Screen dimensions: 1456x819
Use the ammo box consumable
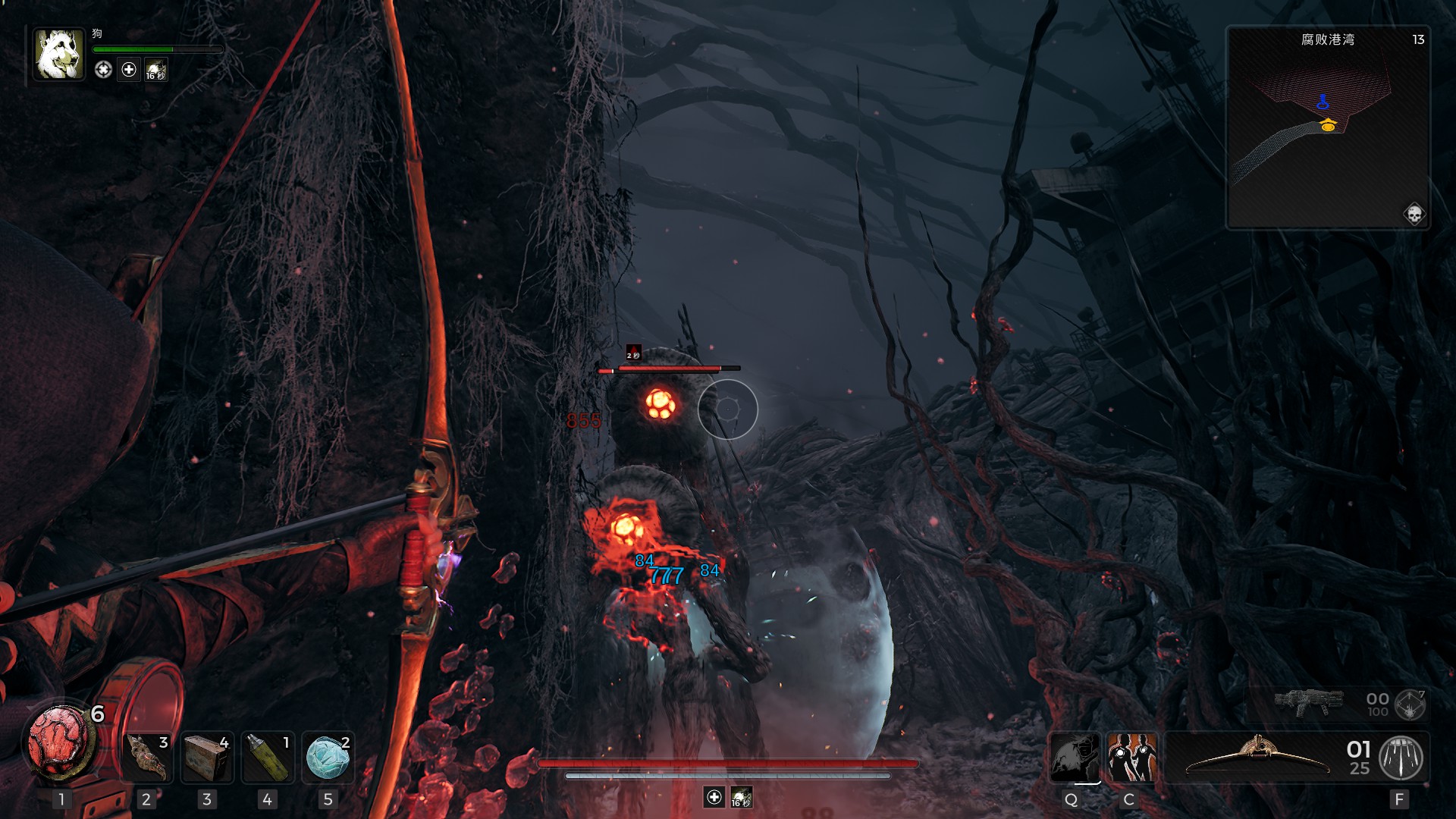[207, 758]
